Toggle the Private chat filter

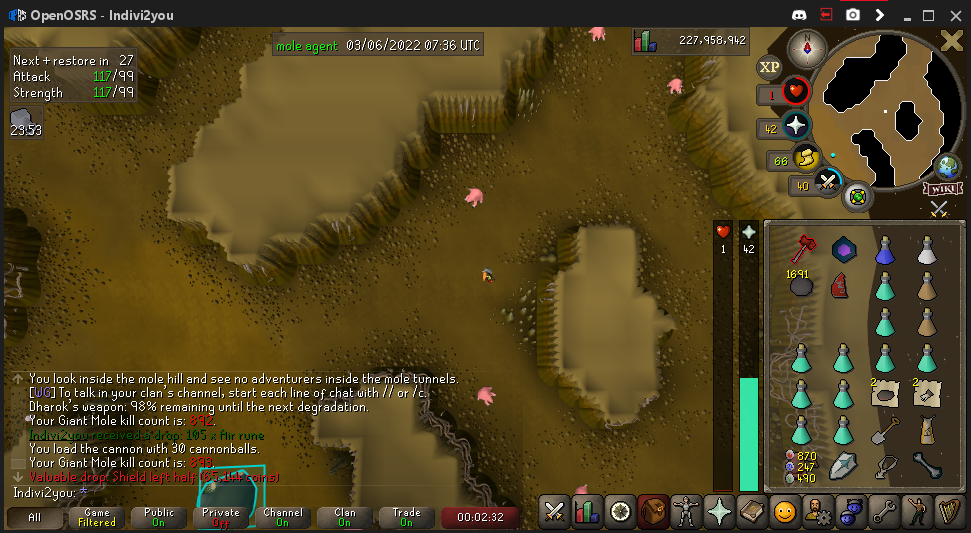pyautogui.click(x=221, y=518)
